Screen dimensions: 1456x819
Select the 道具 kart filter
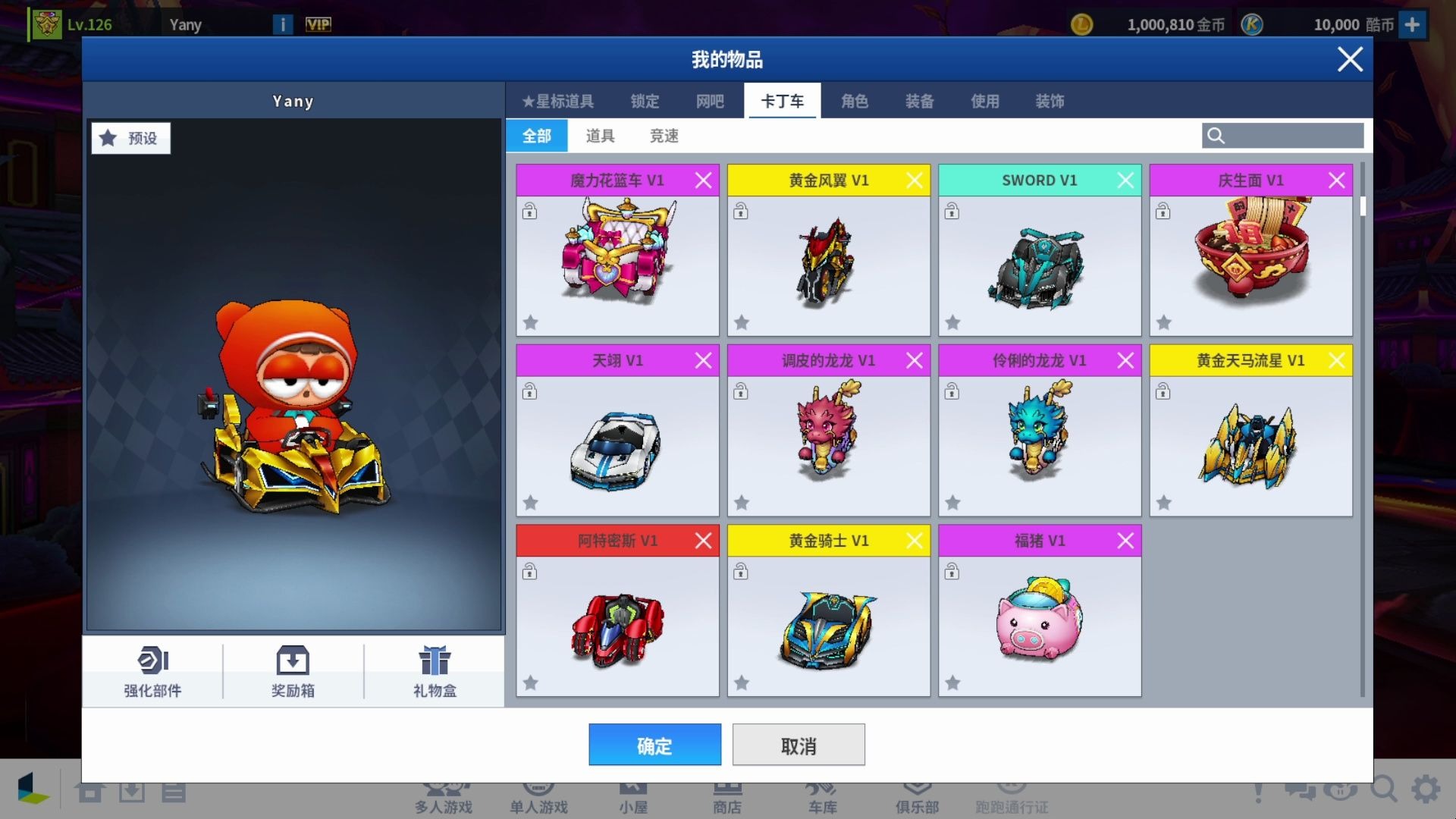600,136
